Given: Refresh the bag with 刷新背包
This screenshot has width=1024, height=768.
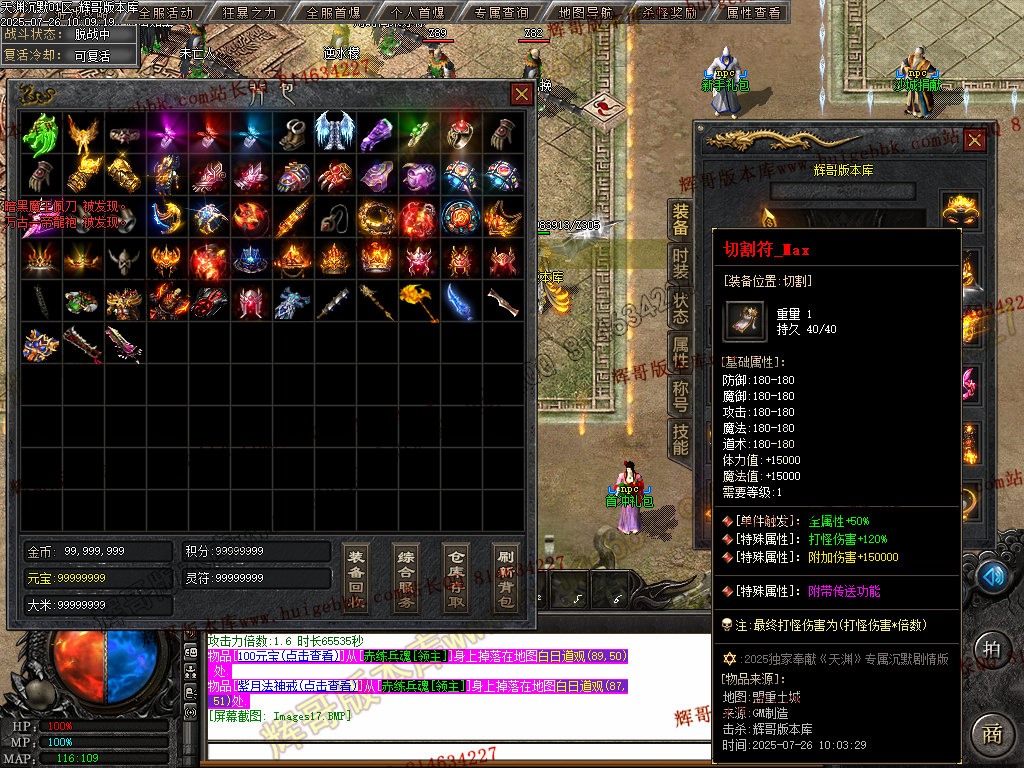Looking at the screenshot, I should click(505, 578).
